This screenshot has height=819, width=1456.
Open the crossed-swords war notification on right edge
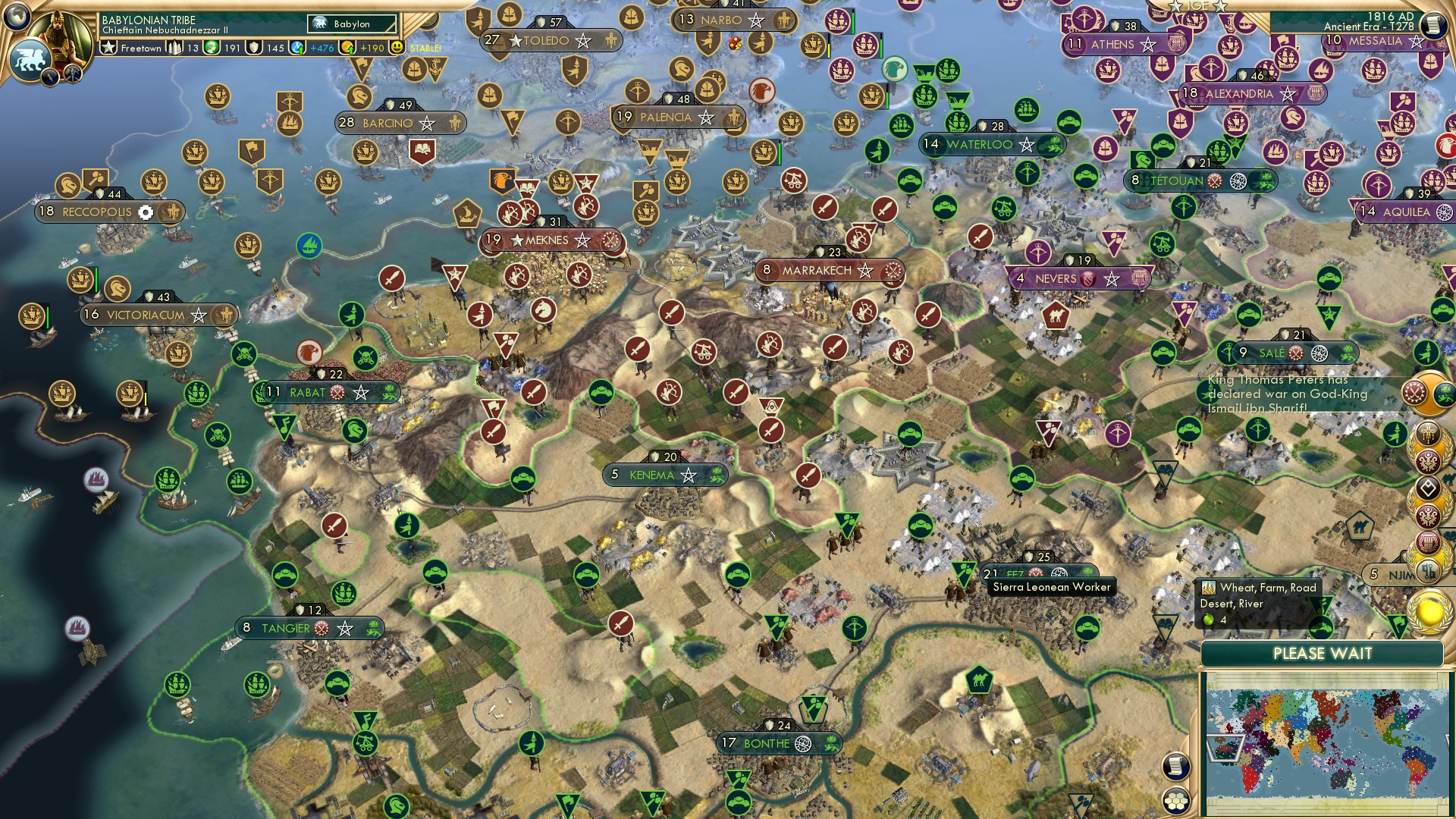(1417, 391)
